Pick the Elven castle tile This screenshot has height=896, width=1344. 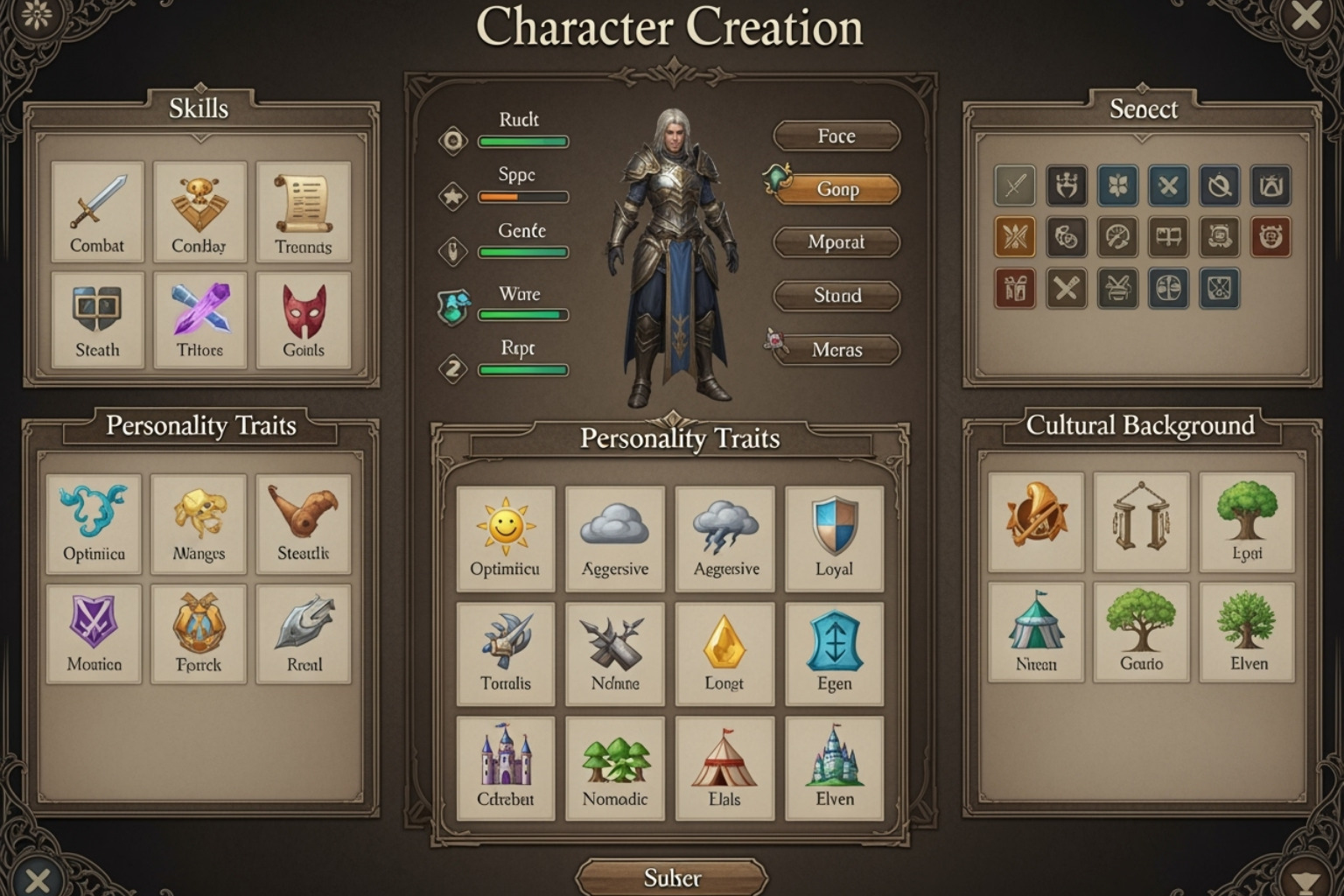[x=834, y=767]
